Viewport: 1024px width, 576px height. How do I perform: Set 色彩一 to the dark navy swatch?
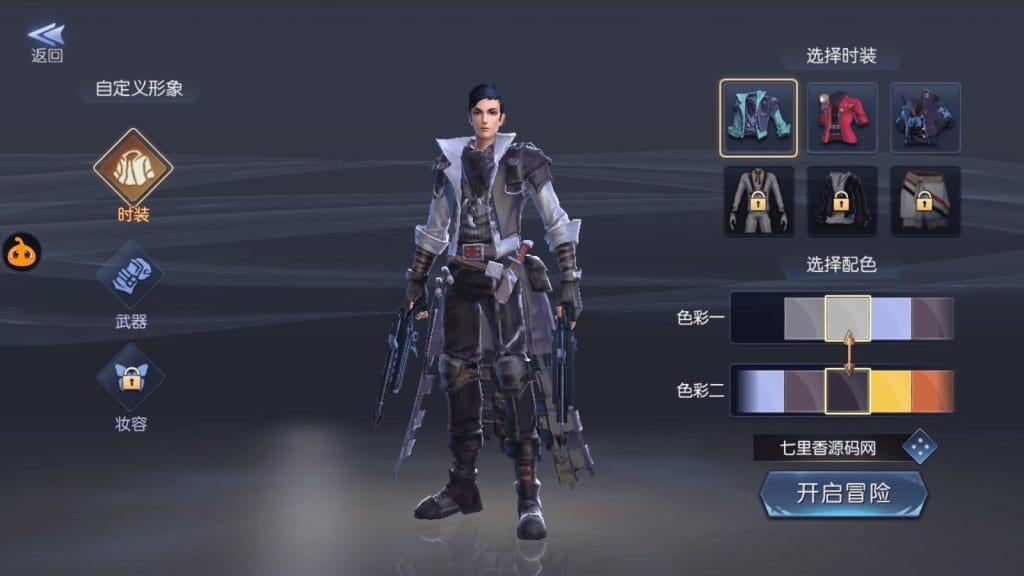(757, 319)
